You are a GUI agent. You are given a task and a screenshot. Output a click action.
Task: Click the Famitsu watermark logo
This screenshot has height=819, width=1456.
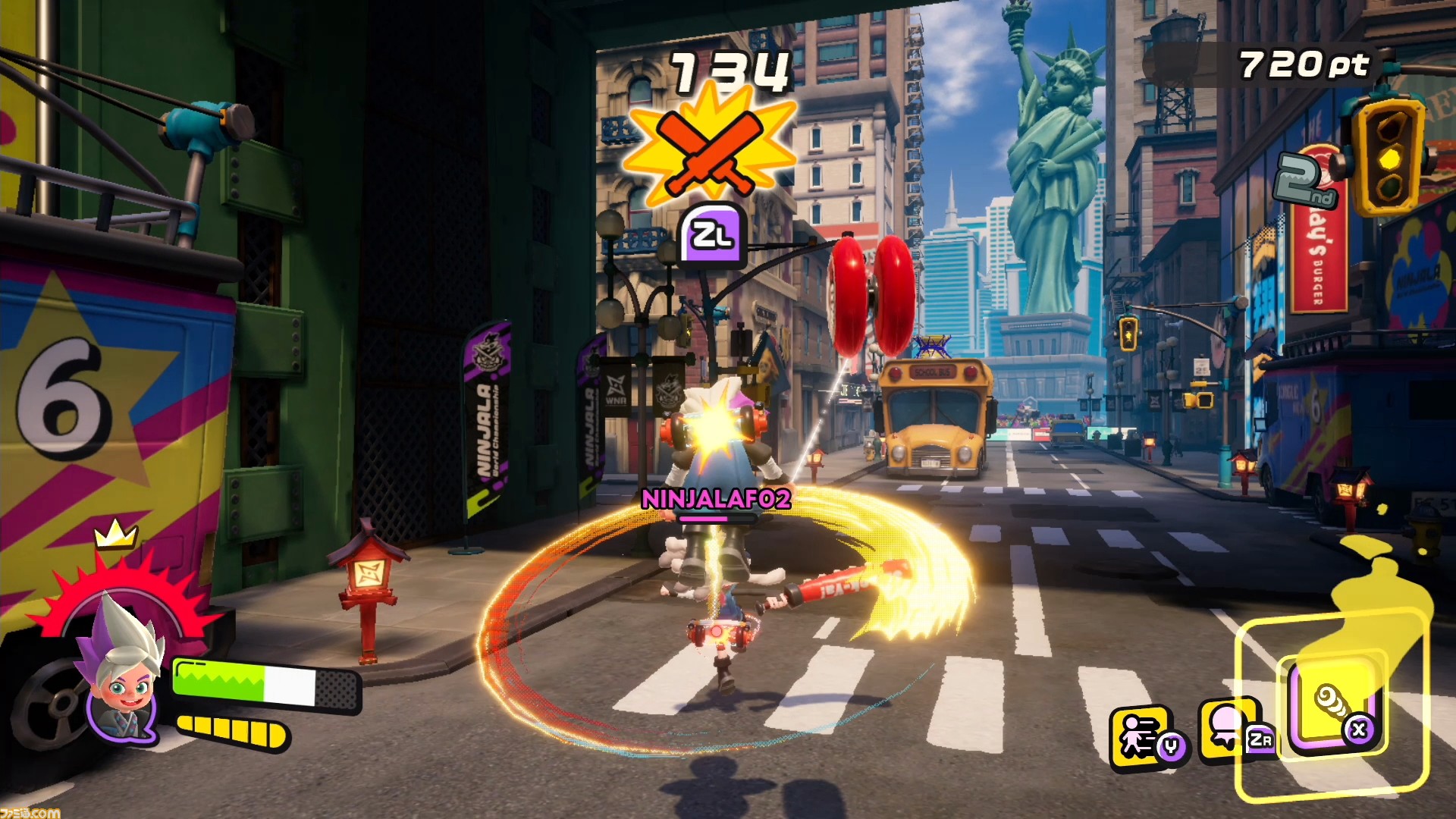[x=30, y=812]
